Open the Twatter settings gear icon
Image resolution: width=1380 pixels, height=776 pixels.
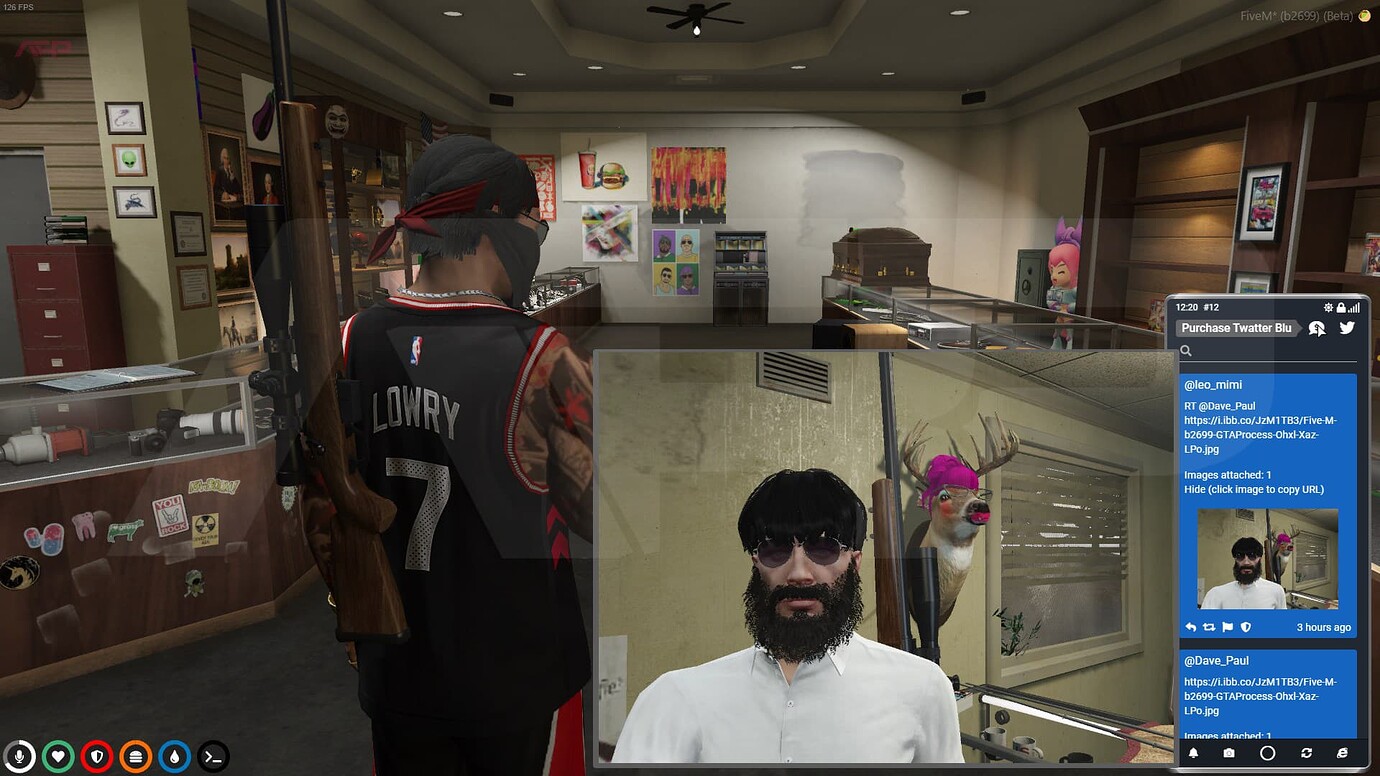(x=1329, y=307)
